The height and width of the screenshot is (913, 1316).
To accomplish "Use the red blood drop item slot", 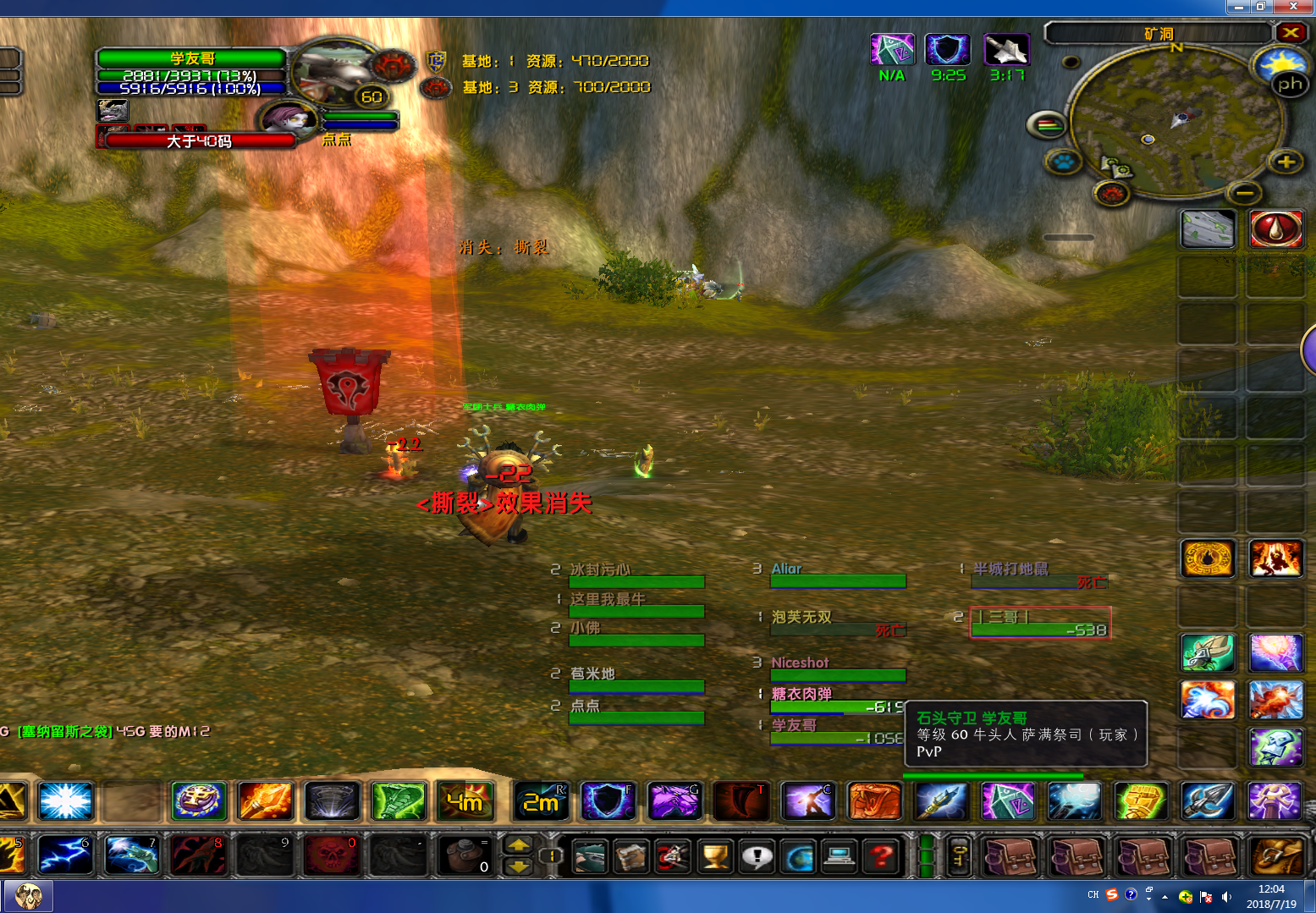I will (x=1275, y=228).
